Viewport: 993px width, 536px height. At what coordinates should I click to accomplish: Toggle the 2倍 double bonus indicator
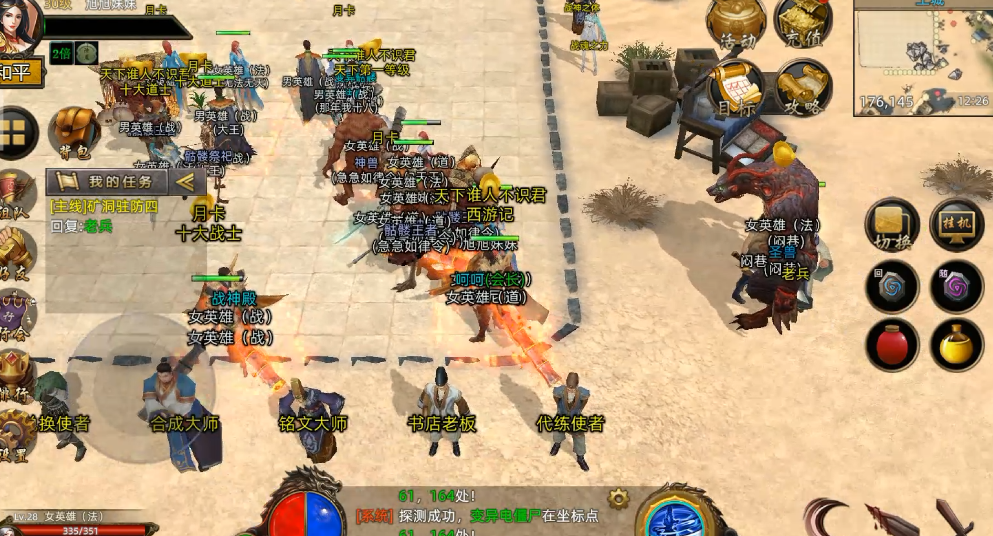point(62,53)
